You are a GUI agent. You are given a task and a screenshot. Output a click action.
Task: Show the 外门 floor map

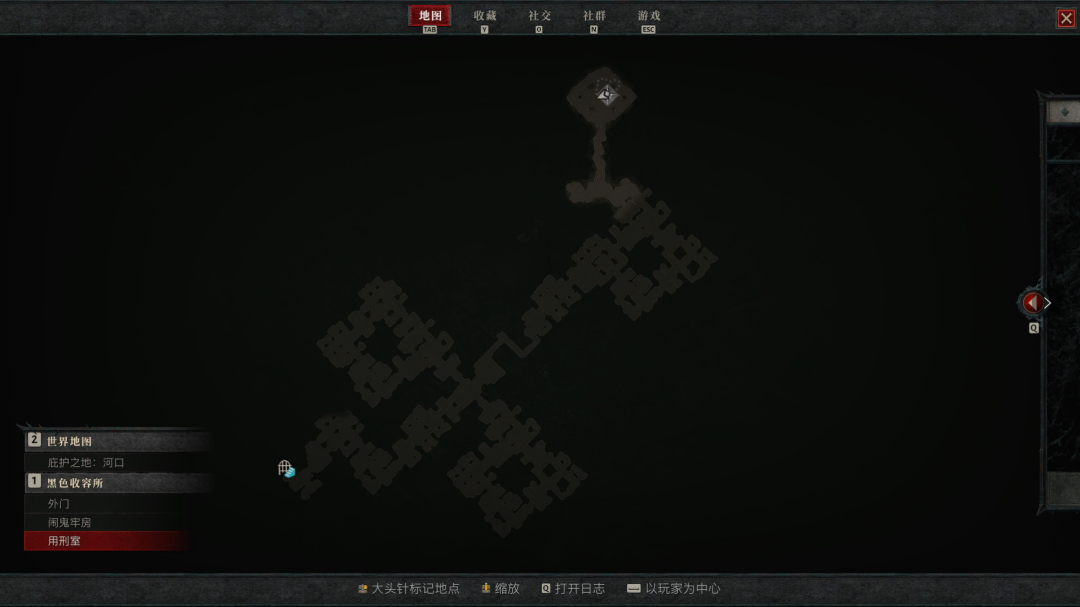59,504
